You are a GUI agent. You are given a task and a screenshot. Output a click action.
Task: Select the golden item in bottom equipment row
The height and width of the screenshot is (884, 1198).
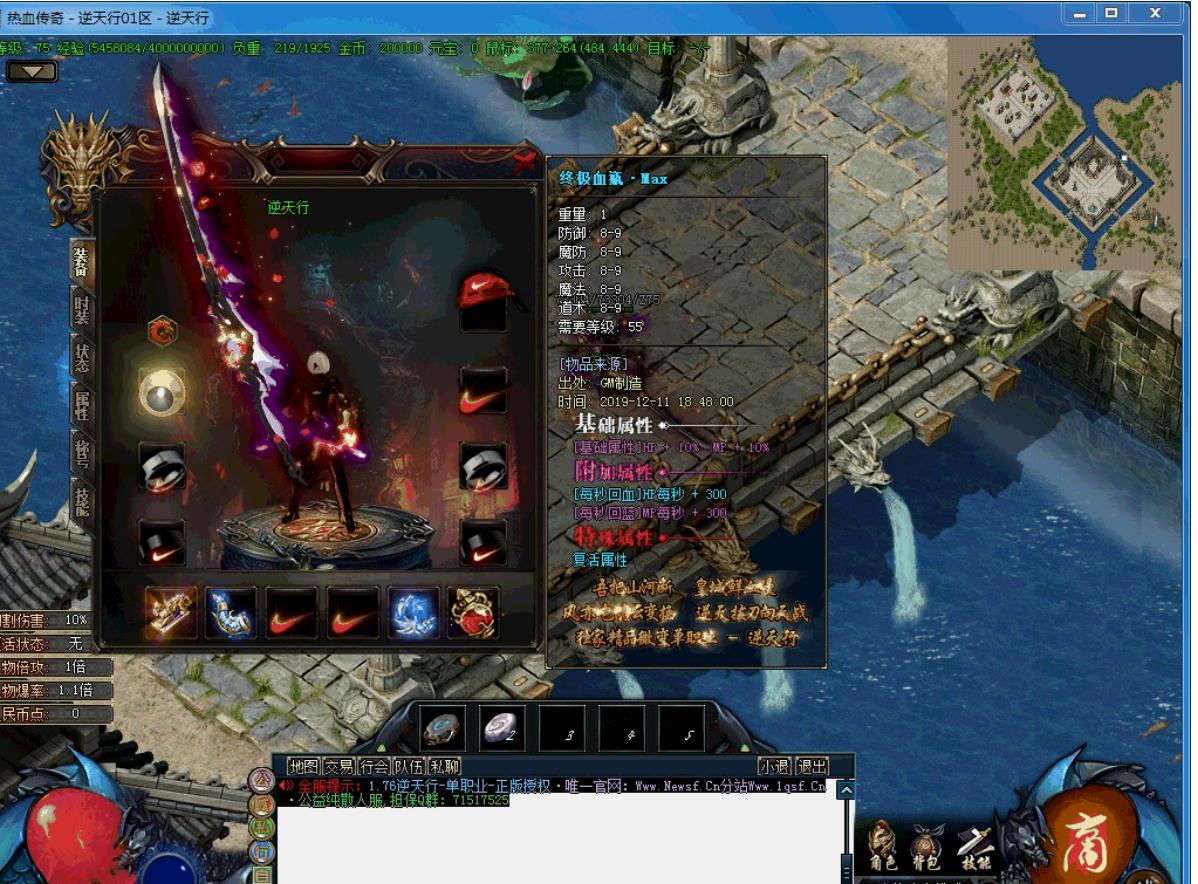(171, 612)
